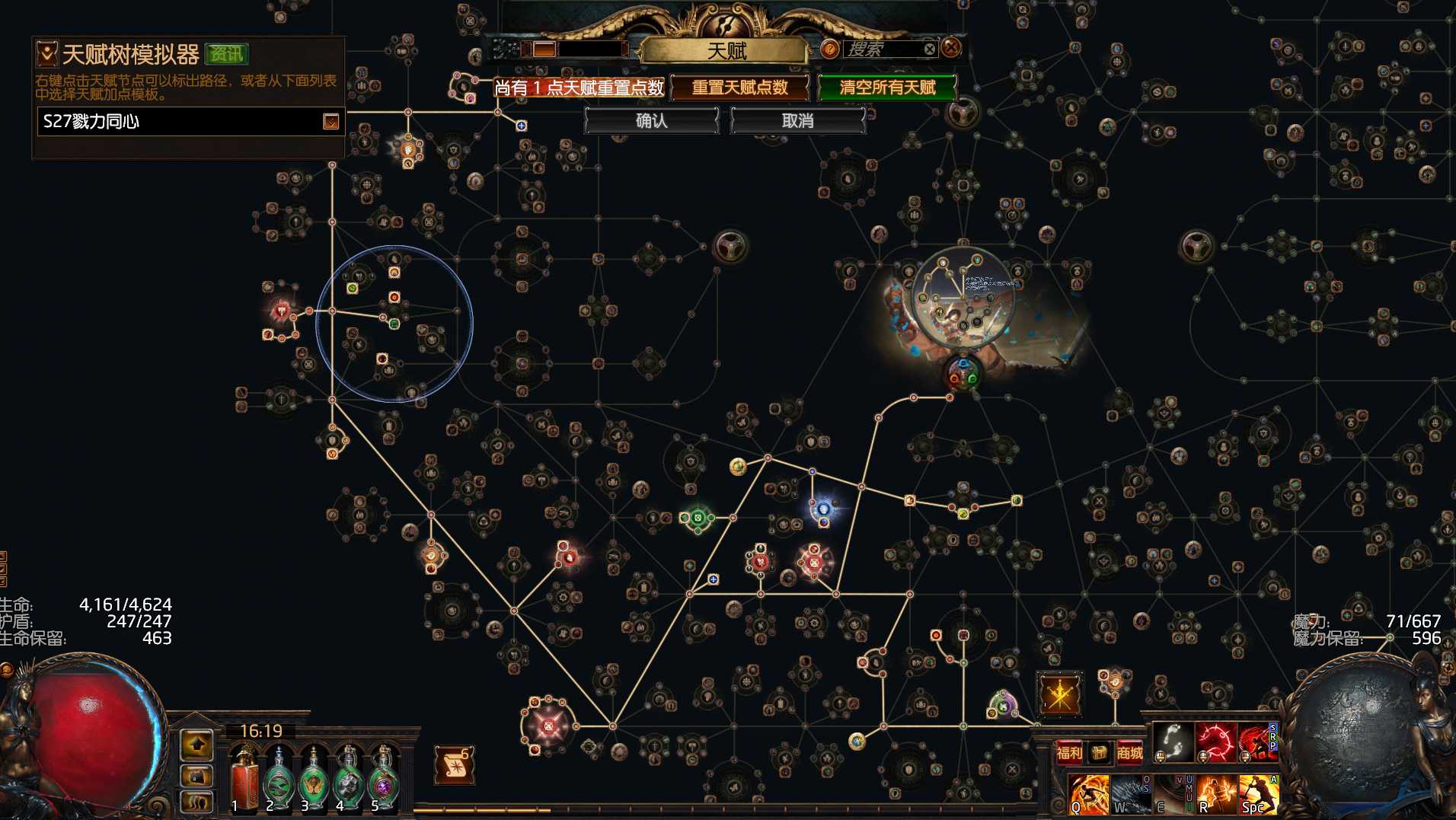The height and width of the screenshot is (820, 1456).
Task: Close the talent tree window
Action: [x=951, y=48]
